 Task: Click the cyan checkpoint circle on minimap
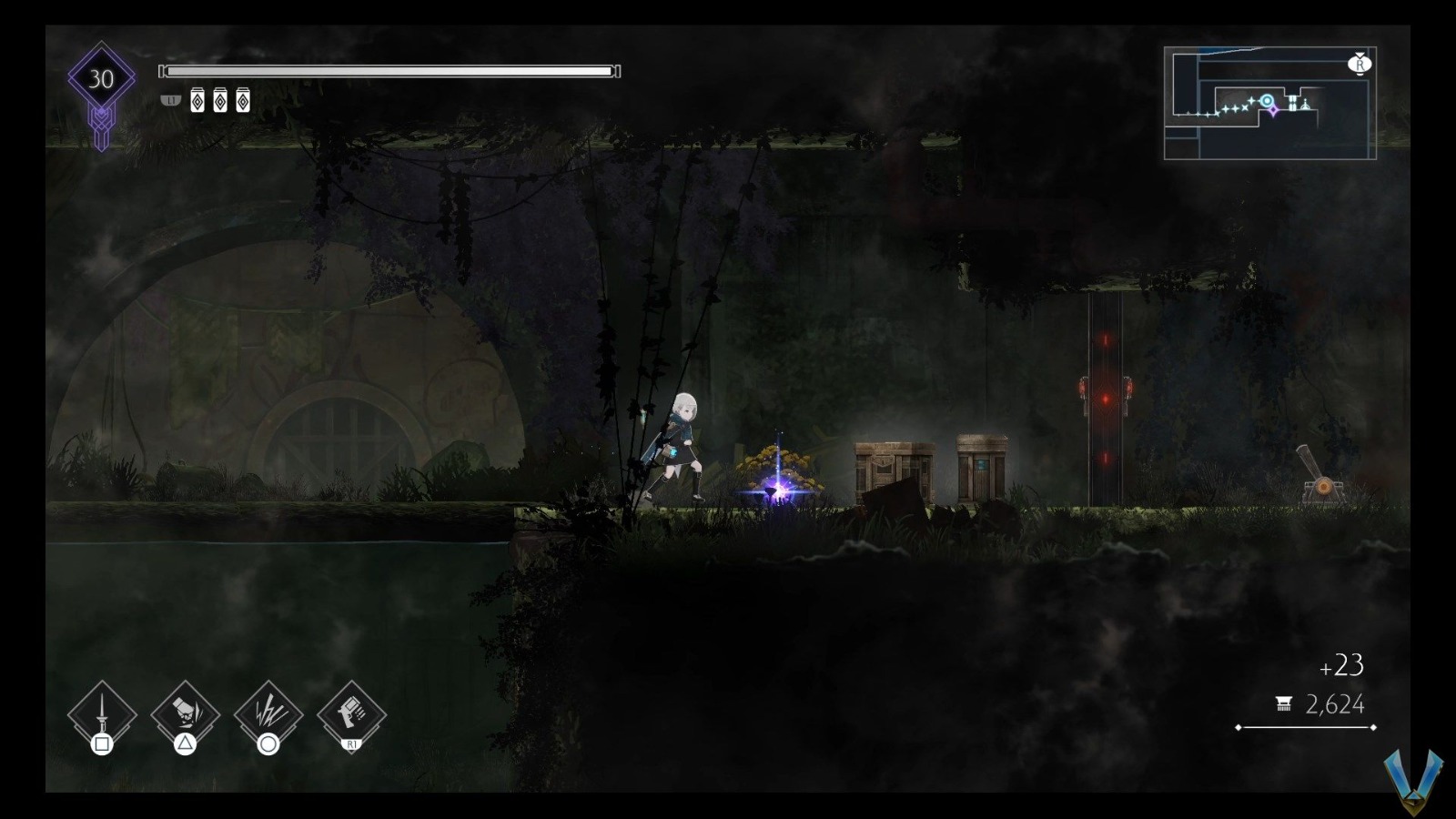point(1267,101)
